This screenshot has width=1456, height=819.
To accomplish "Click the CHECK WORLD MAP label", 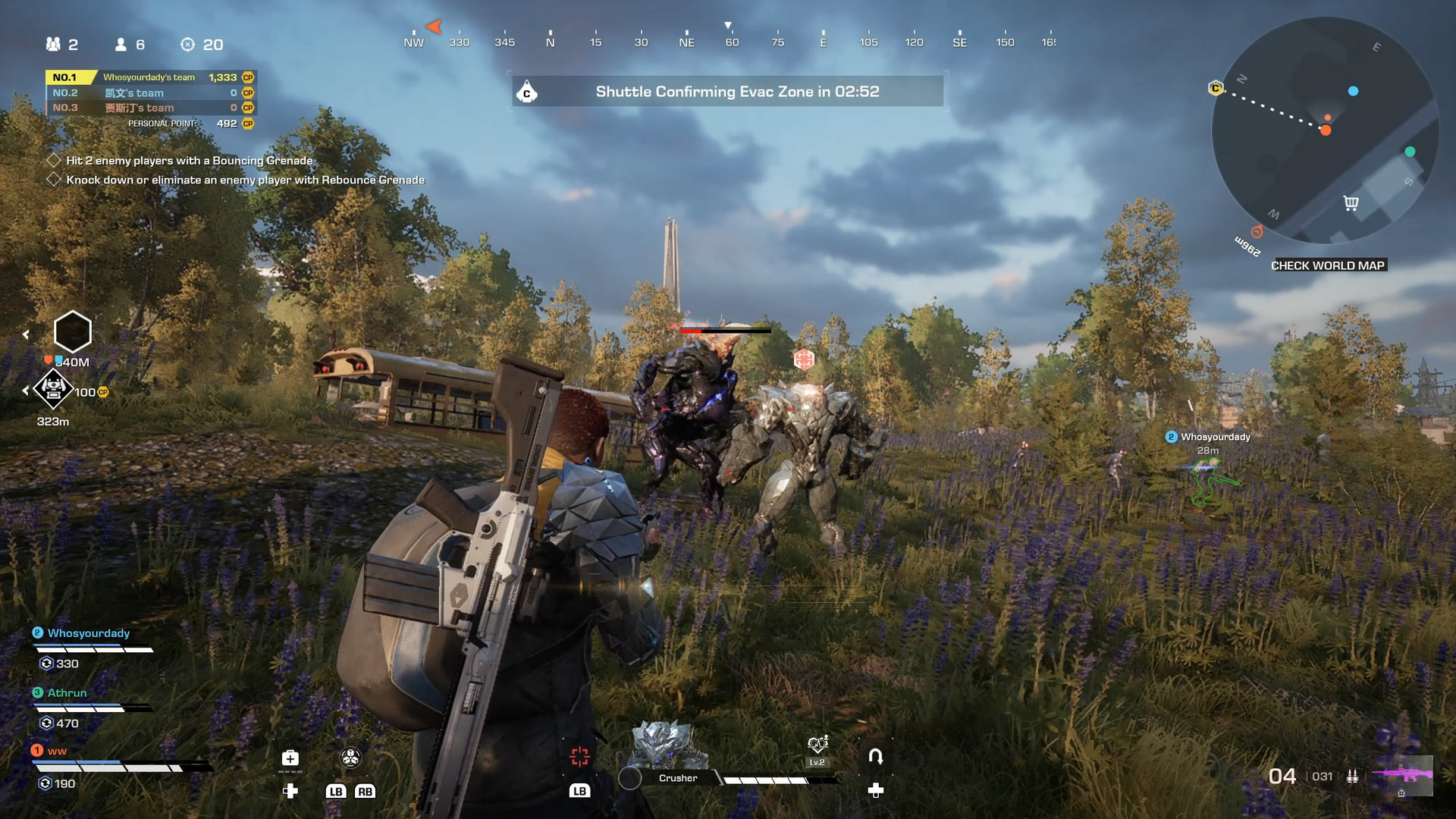I will click(x=1328, y=265).
